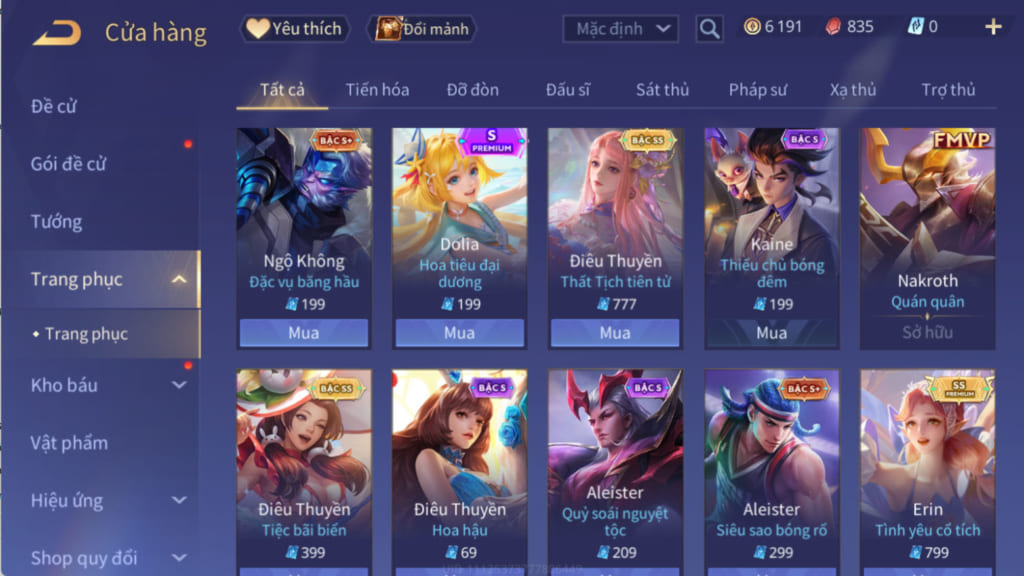
Task: Buy the Ngộ Không Đặc vụ băng hầu skin
Action: [x=303, y=332]
